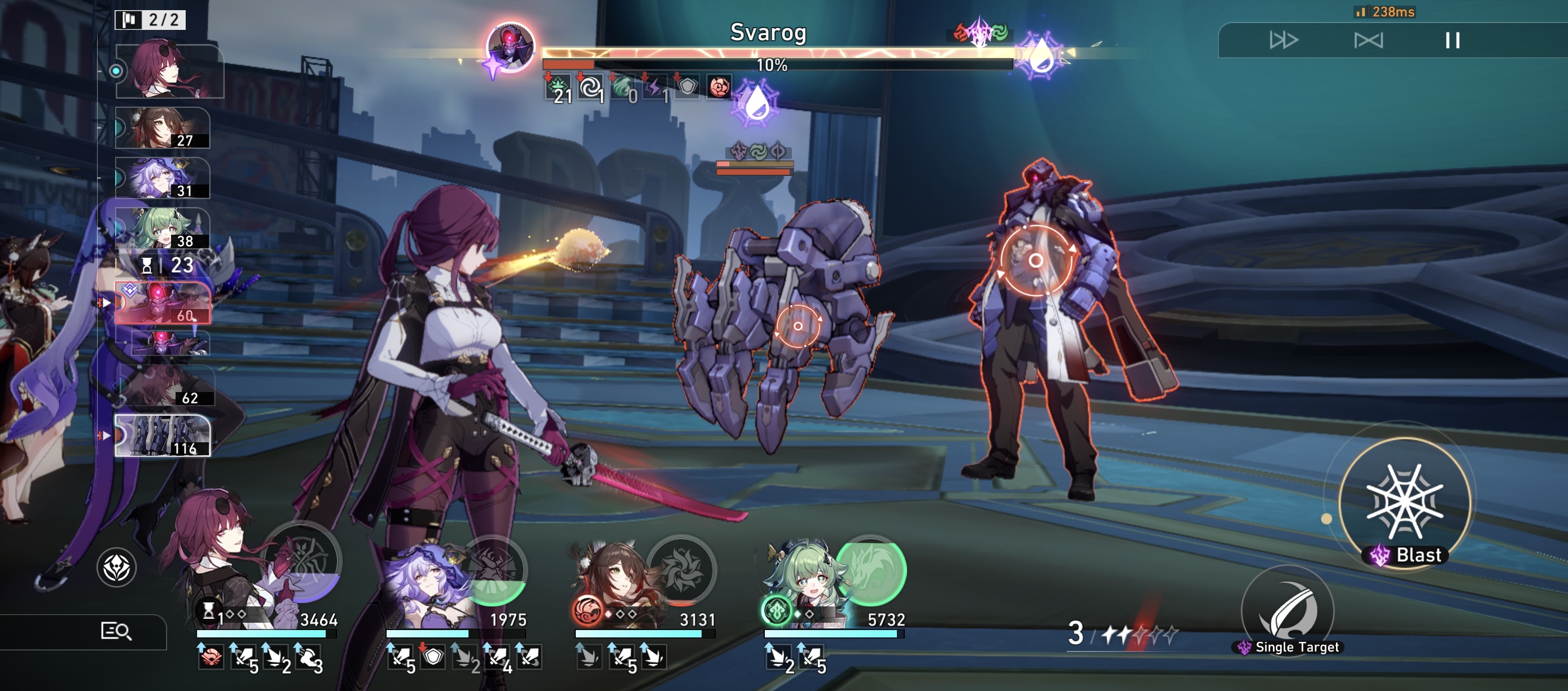
Task: Open the battle details magnifier button
Action: pos(116,631)
